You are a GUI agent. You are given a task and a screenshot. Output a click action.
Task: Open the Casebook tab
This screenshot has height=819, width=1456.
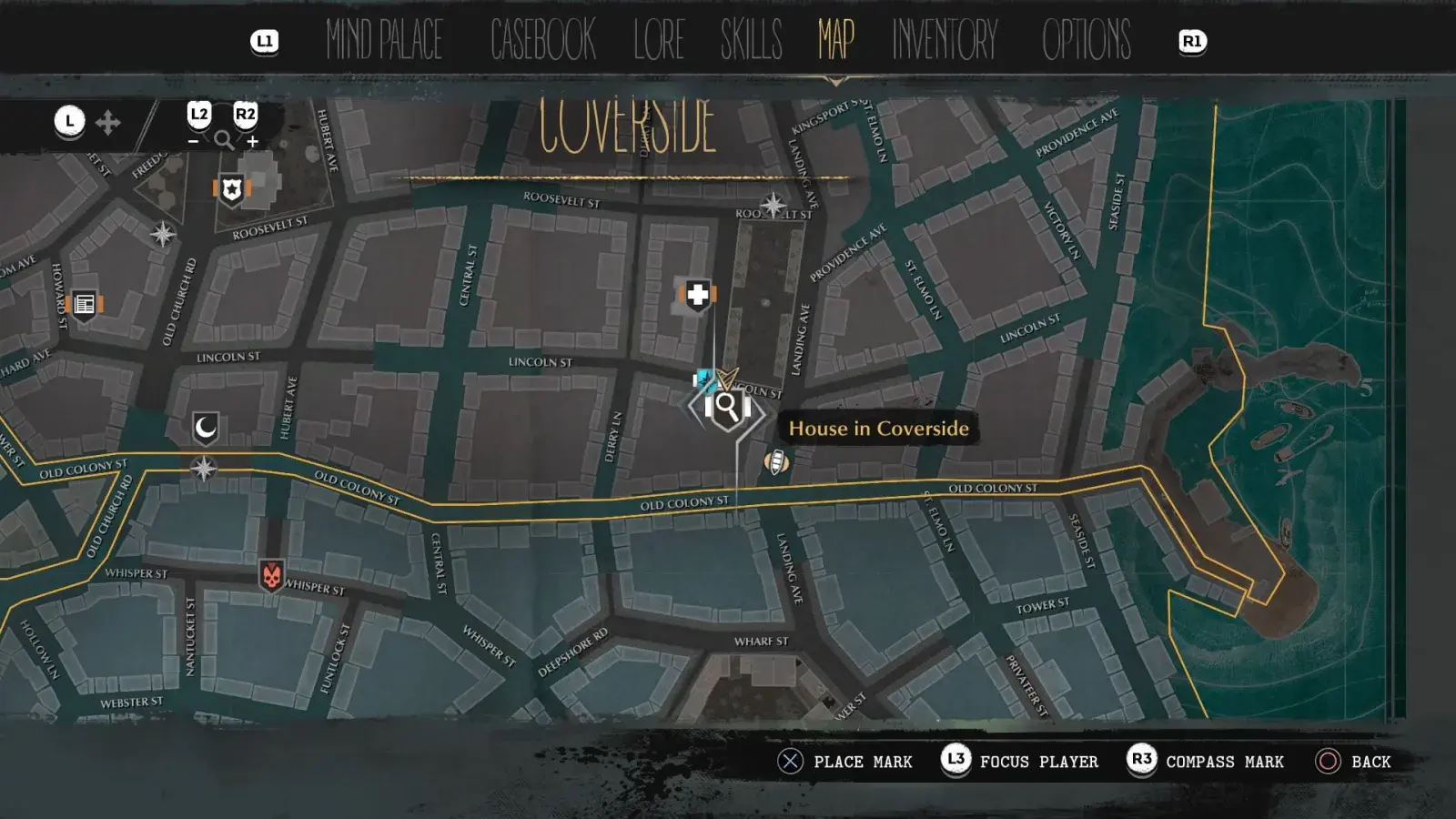click(542, 40)
